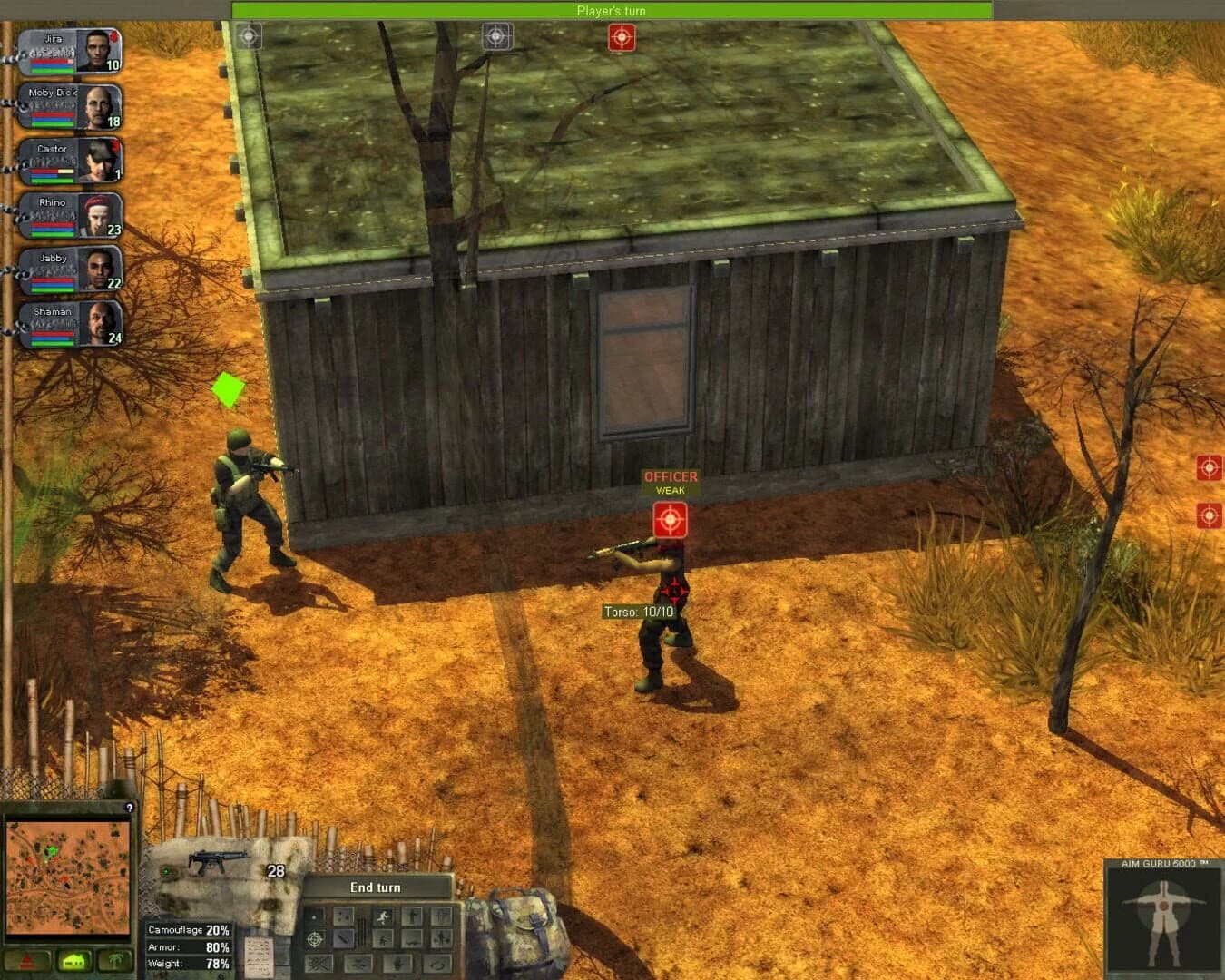Select the run movement icon
1225x980 pixels.
point(383,917)
